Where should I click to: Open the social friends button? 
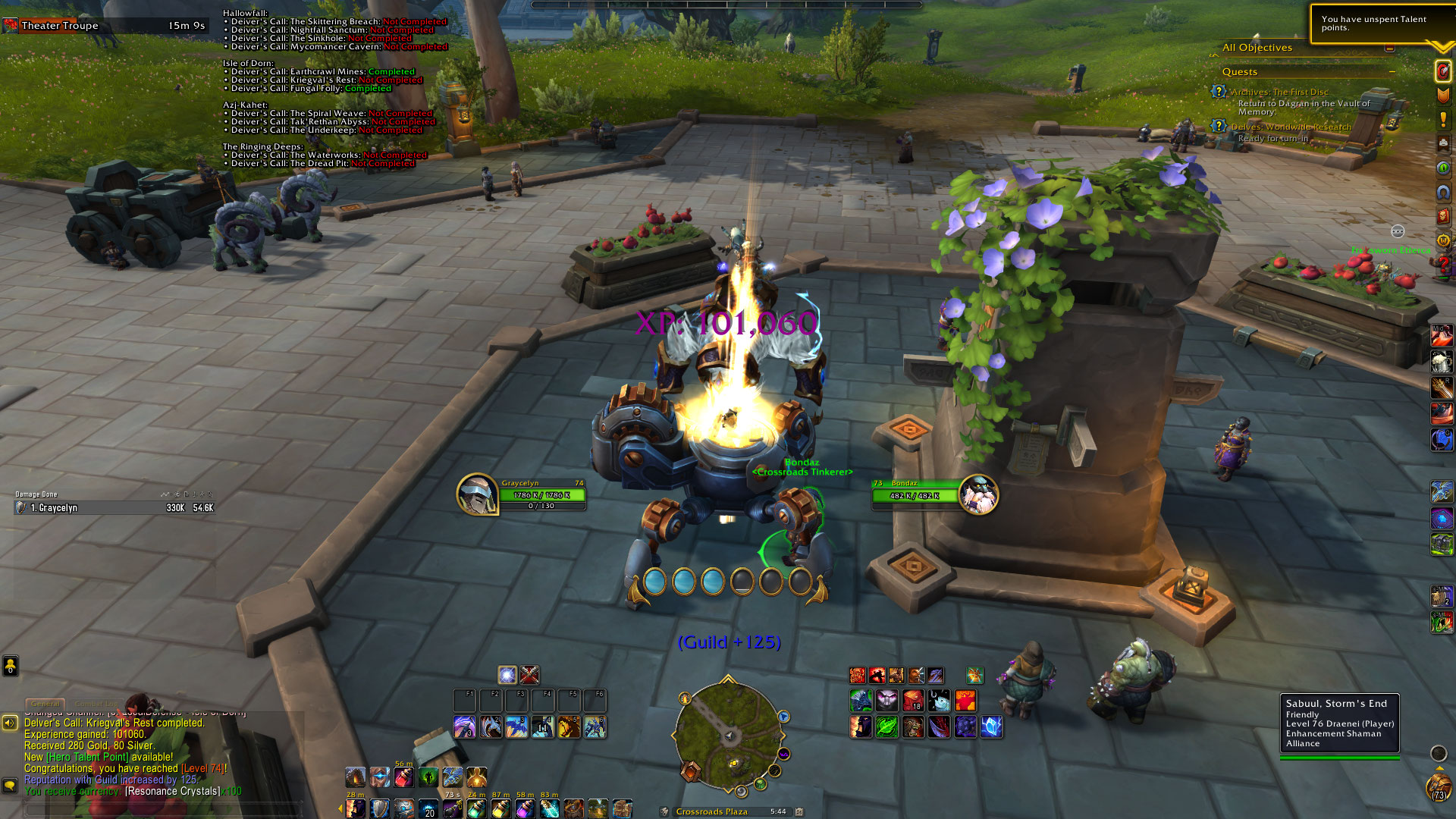point(10,666)
